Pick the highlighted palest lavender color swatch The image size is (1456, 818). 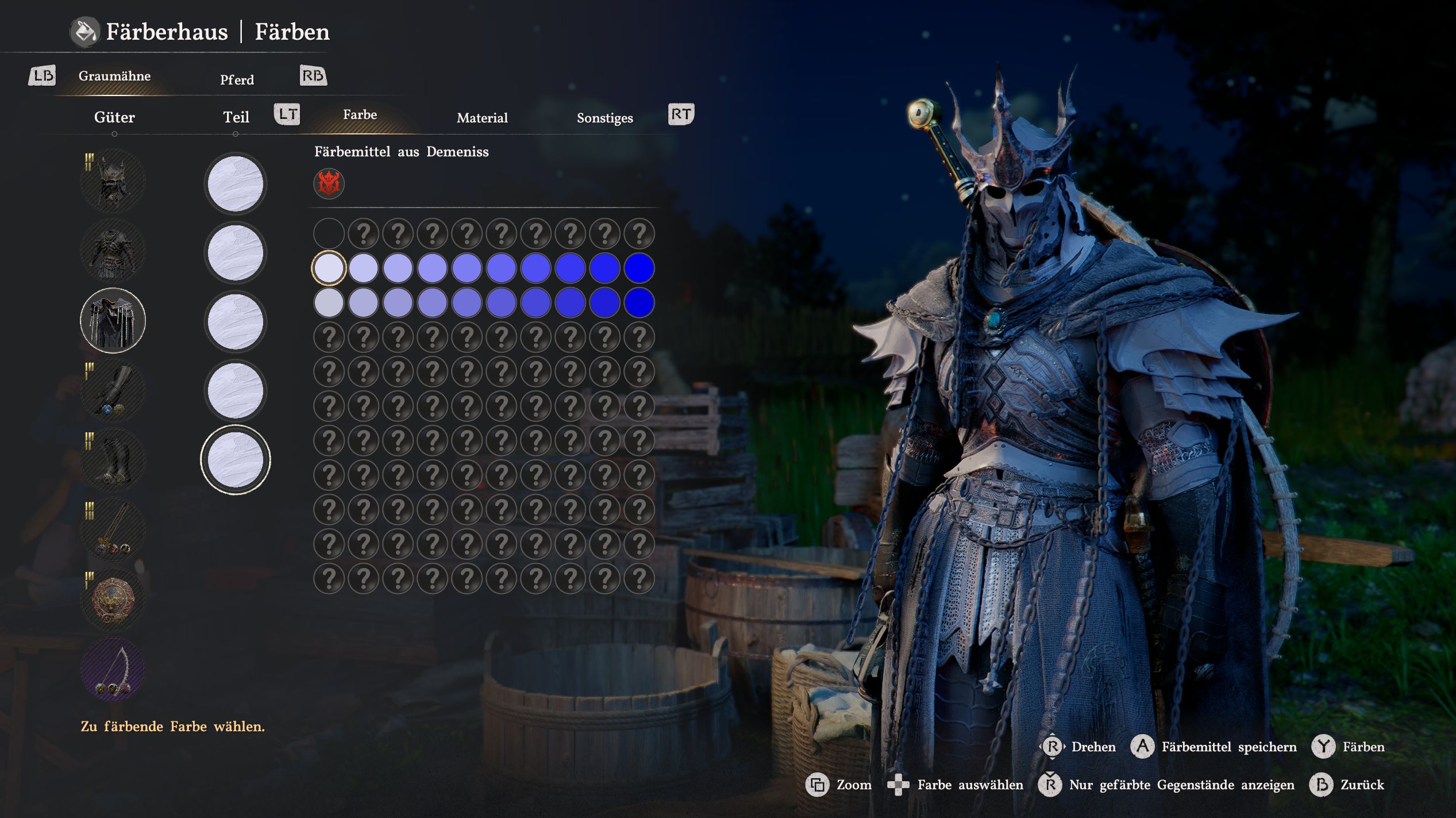click(x=329, y=268)
